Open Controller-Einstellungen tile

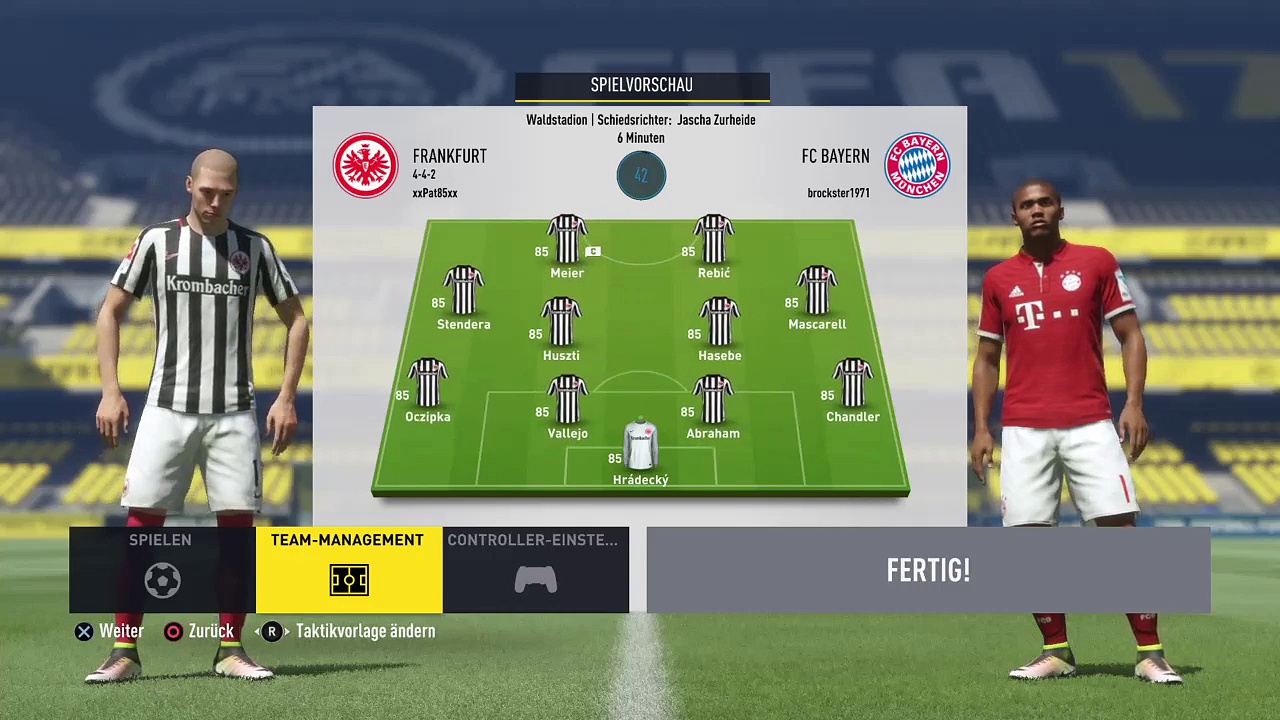(535, 569)
